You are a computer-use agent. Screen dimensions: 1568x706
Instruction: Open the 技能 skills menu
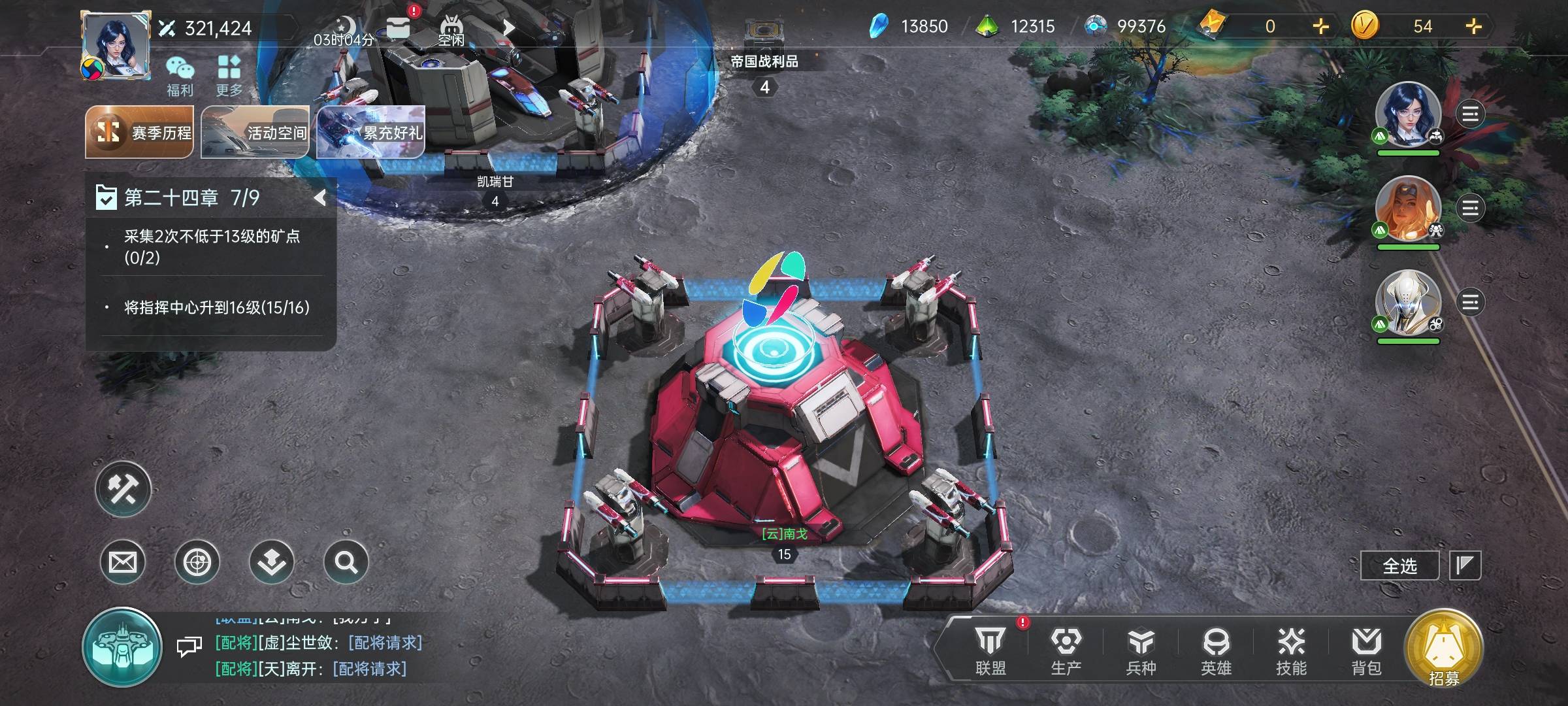pos(1291,651)
